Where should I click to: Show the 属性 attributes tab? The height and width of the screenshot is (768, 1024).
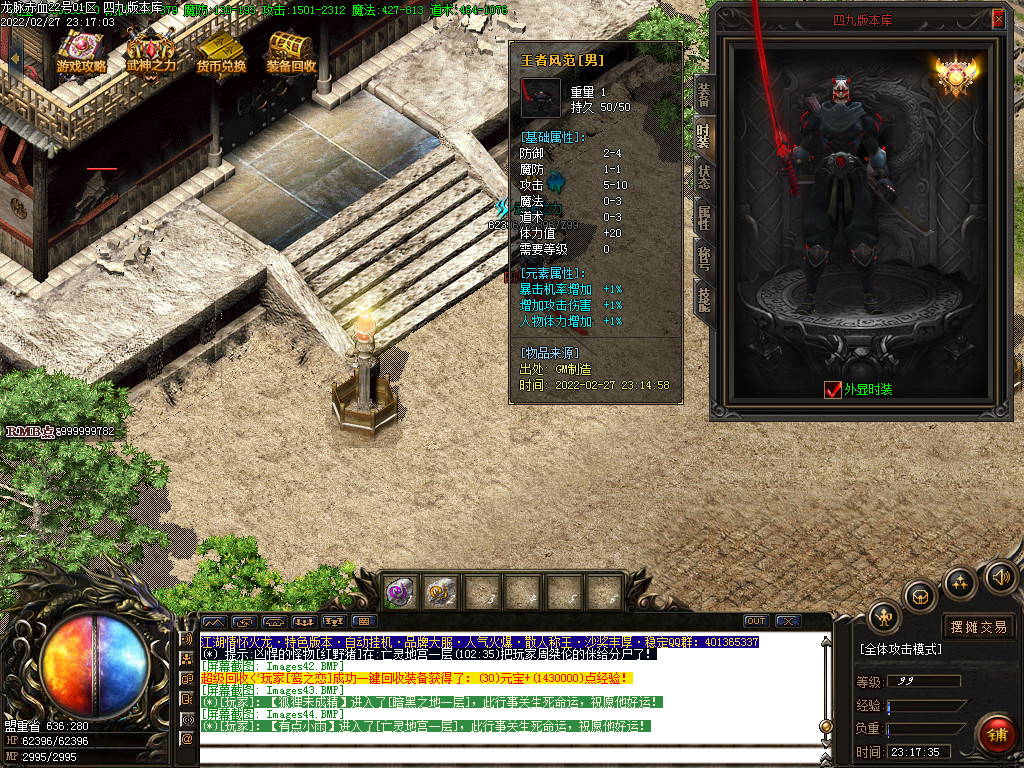click(x=704, y=218)
